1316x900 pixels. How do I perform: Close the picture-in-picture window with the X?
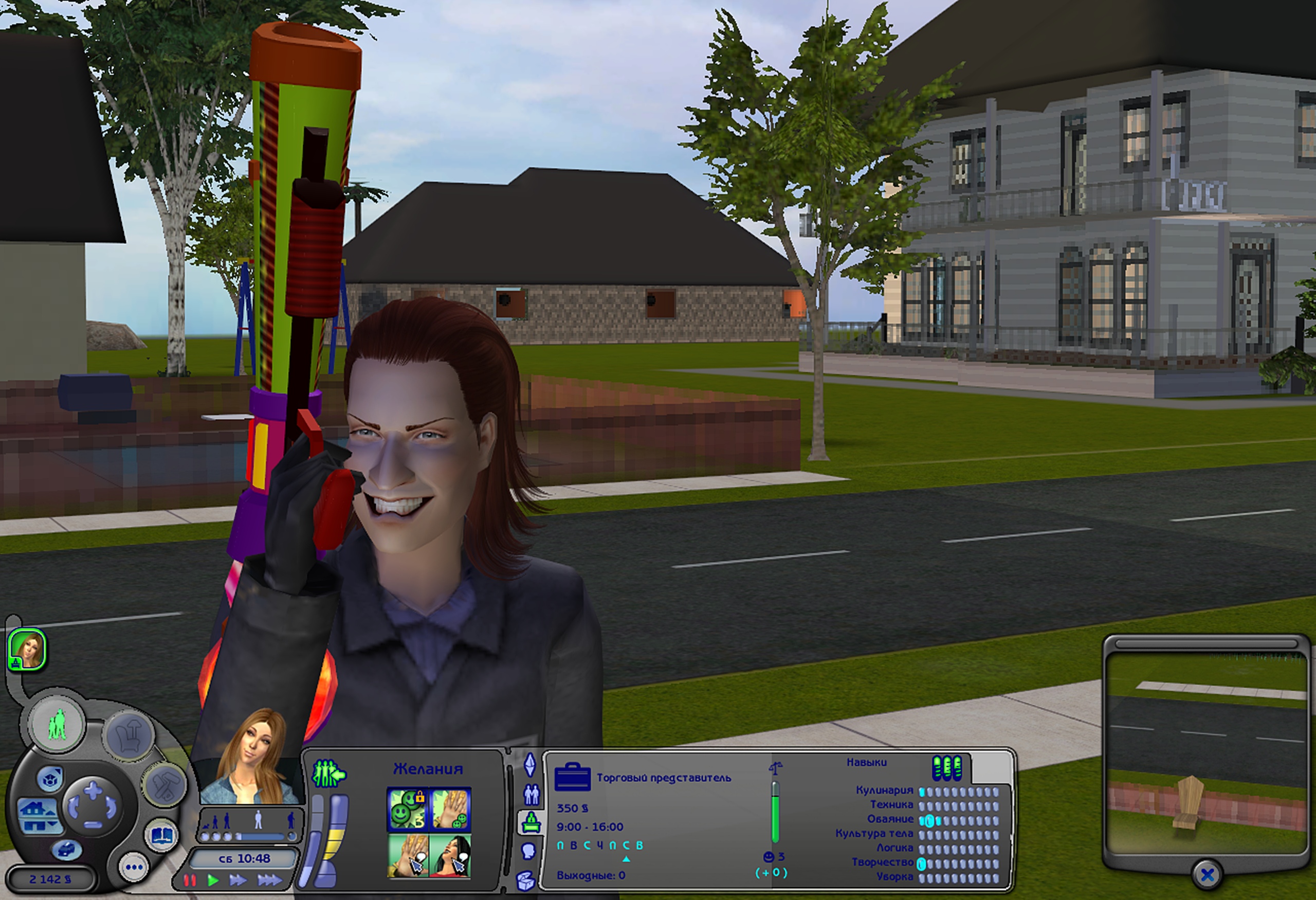pos(1207,874)
